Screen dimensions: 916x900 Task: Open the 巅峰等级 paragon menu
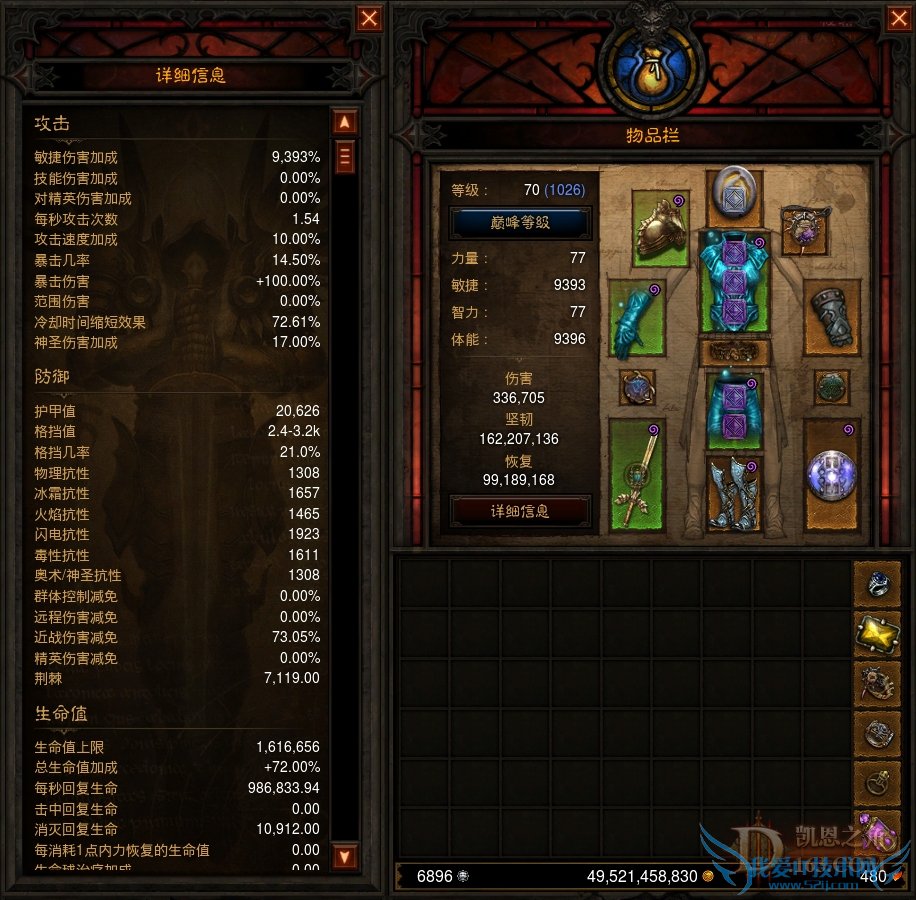[520, 222]
